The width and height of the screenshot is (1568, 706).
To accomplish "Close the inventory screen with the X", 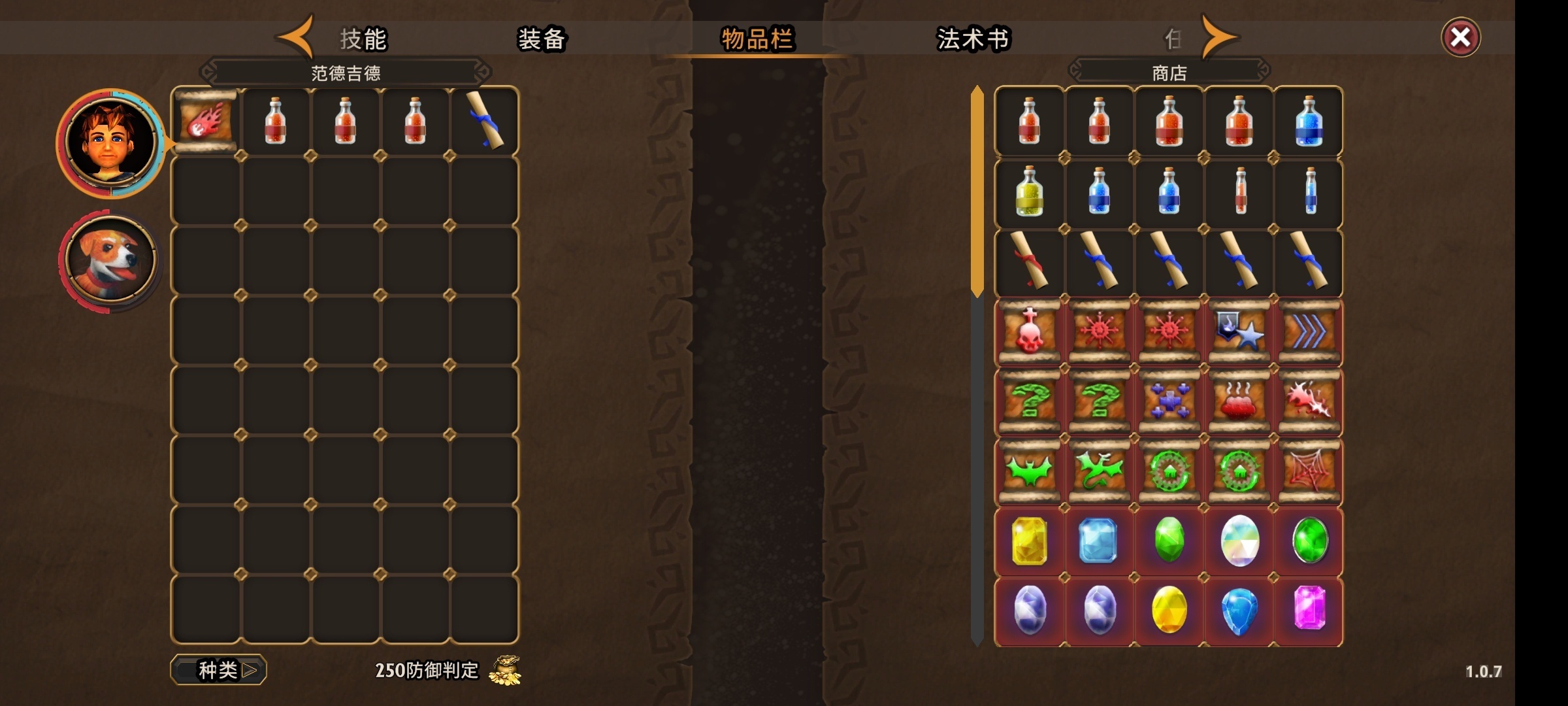I will (1460, 37).
